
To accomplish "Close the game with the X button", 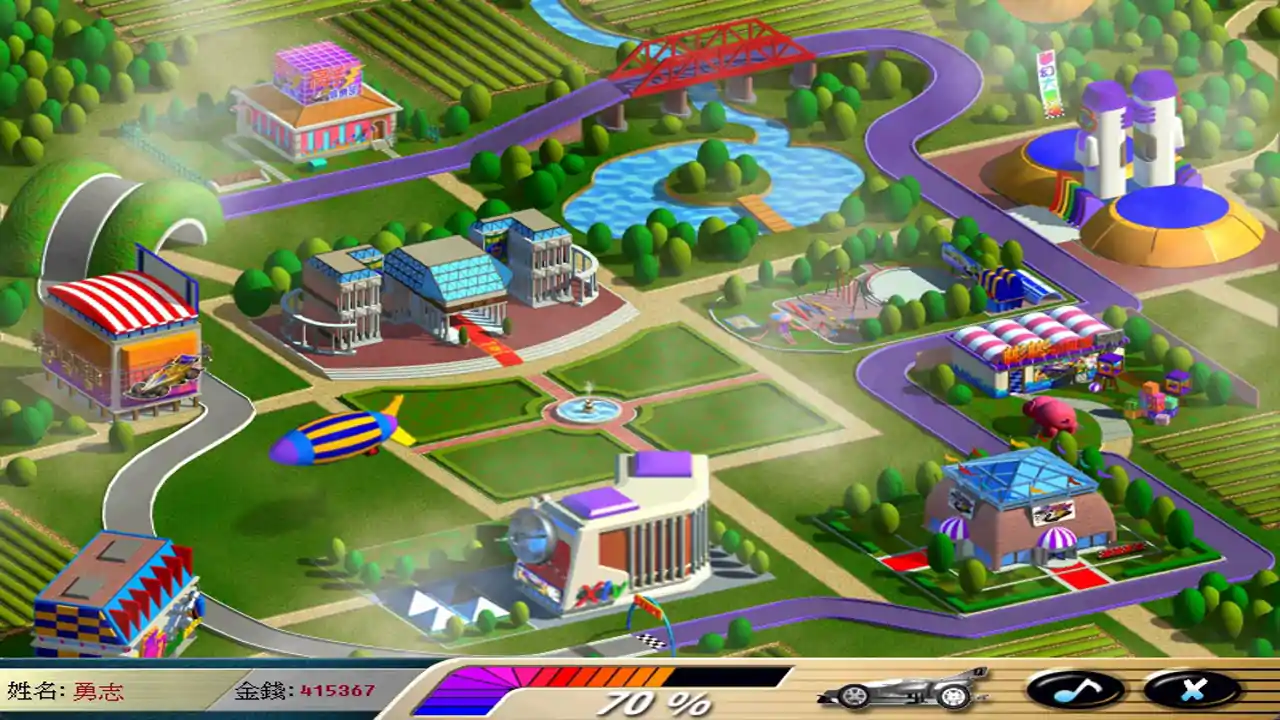I will (x=1192, y=689).
